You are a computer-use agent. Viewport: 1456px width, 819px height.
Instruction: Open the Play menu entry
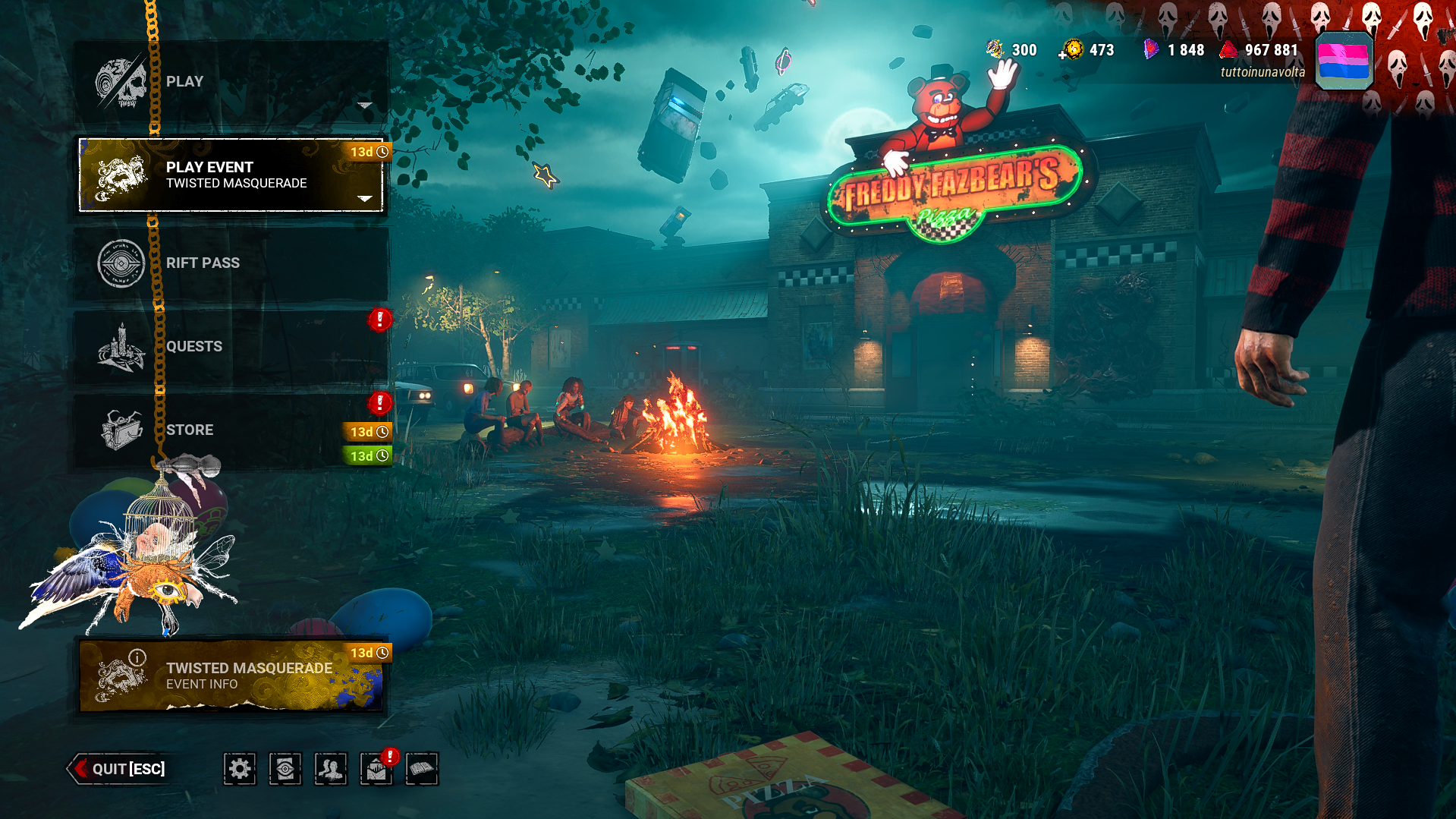[x=231, y=82]
